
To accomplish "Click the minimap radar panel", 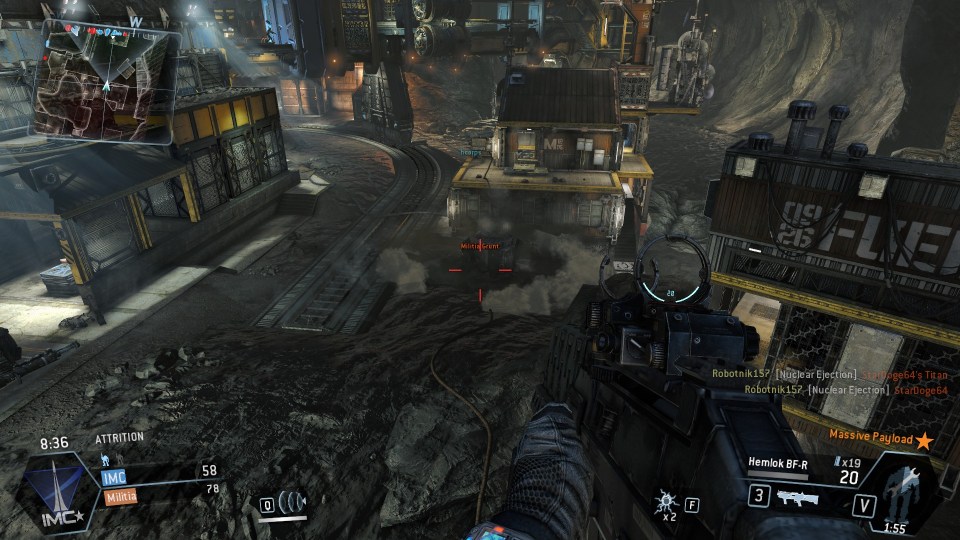I will (106, 82).
